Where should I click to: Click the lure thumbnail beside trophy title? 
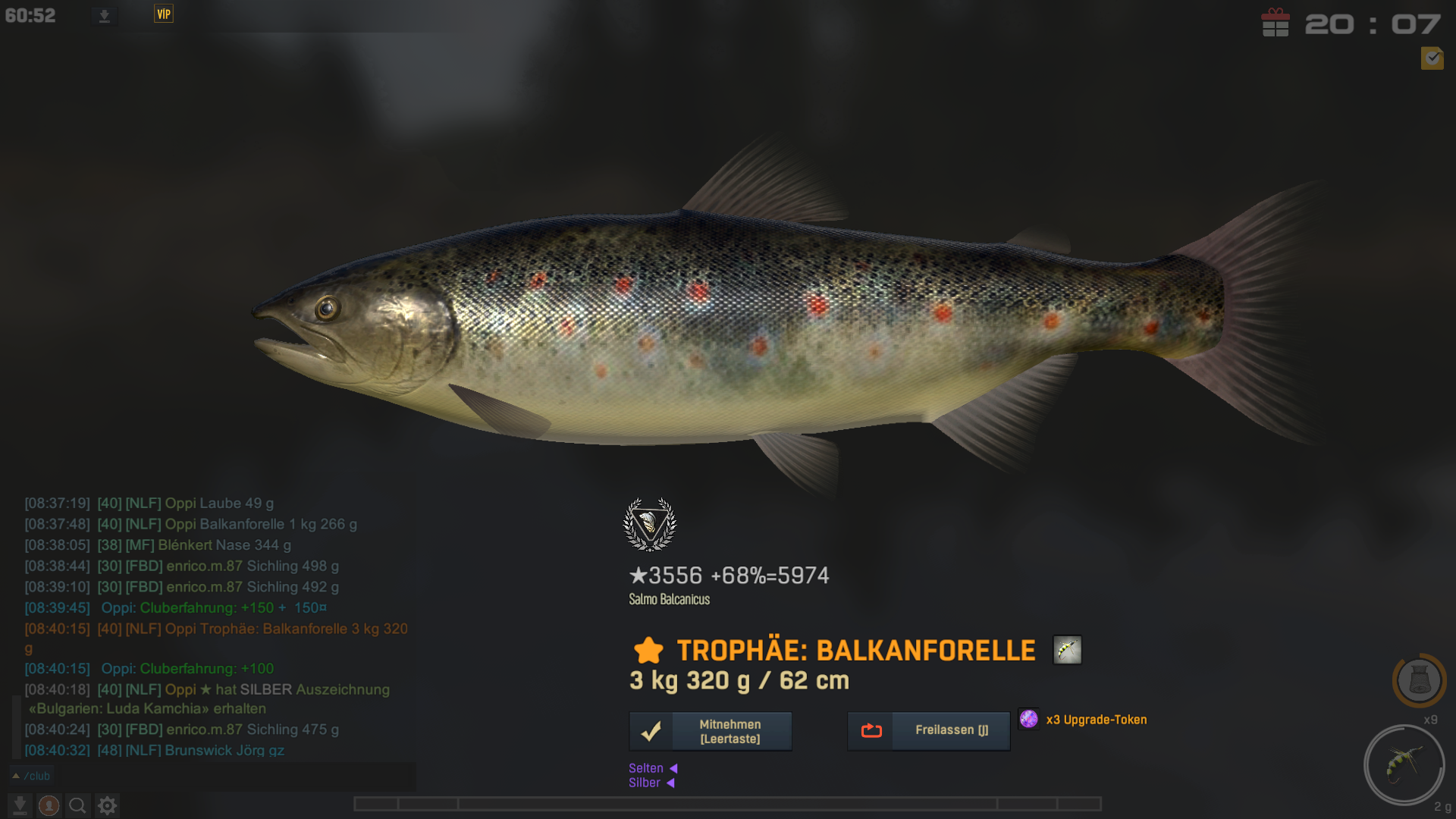tap(1067, 650)
